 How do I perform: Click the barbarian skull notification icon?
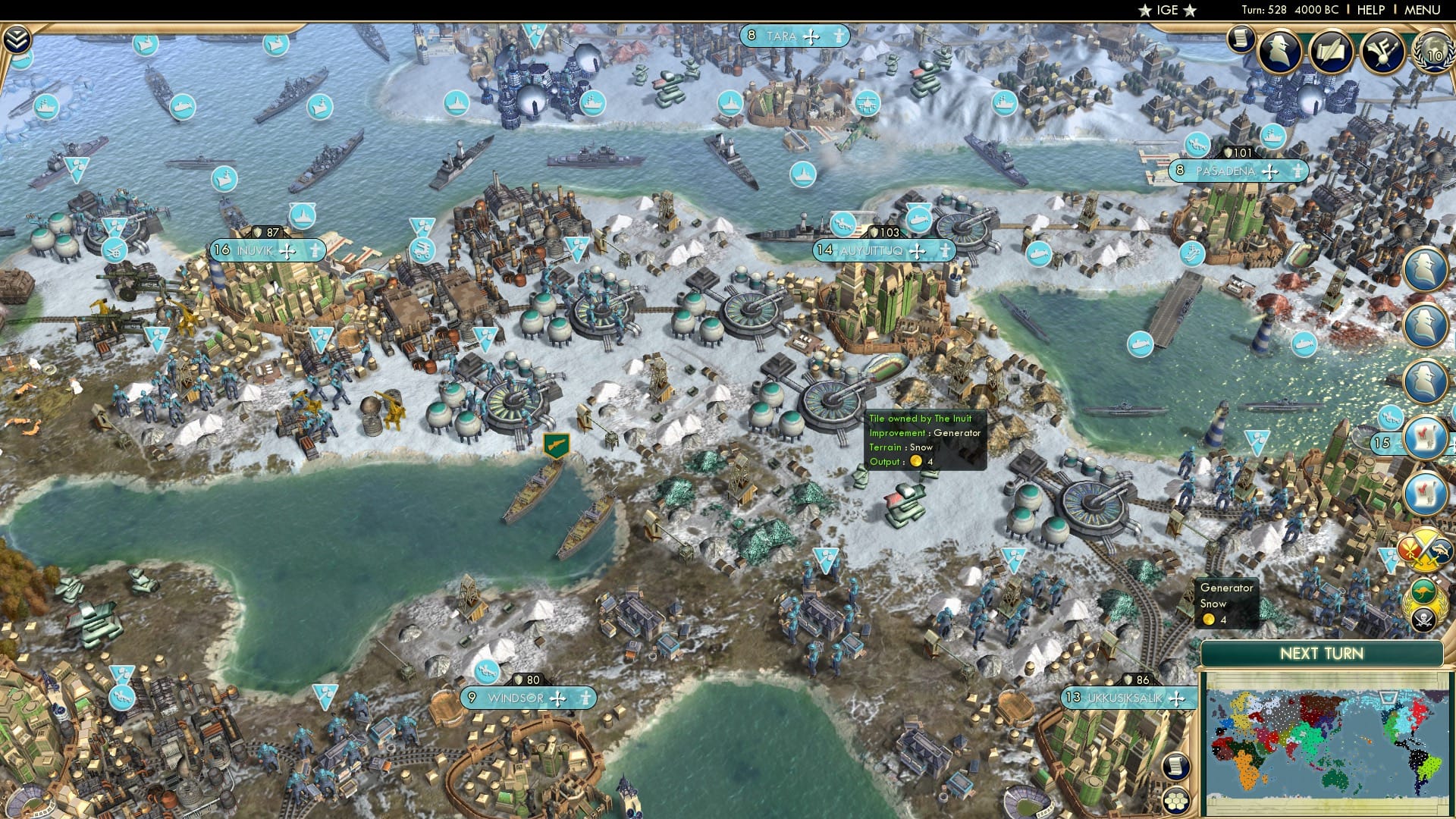(1425, 620)
